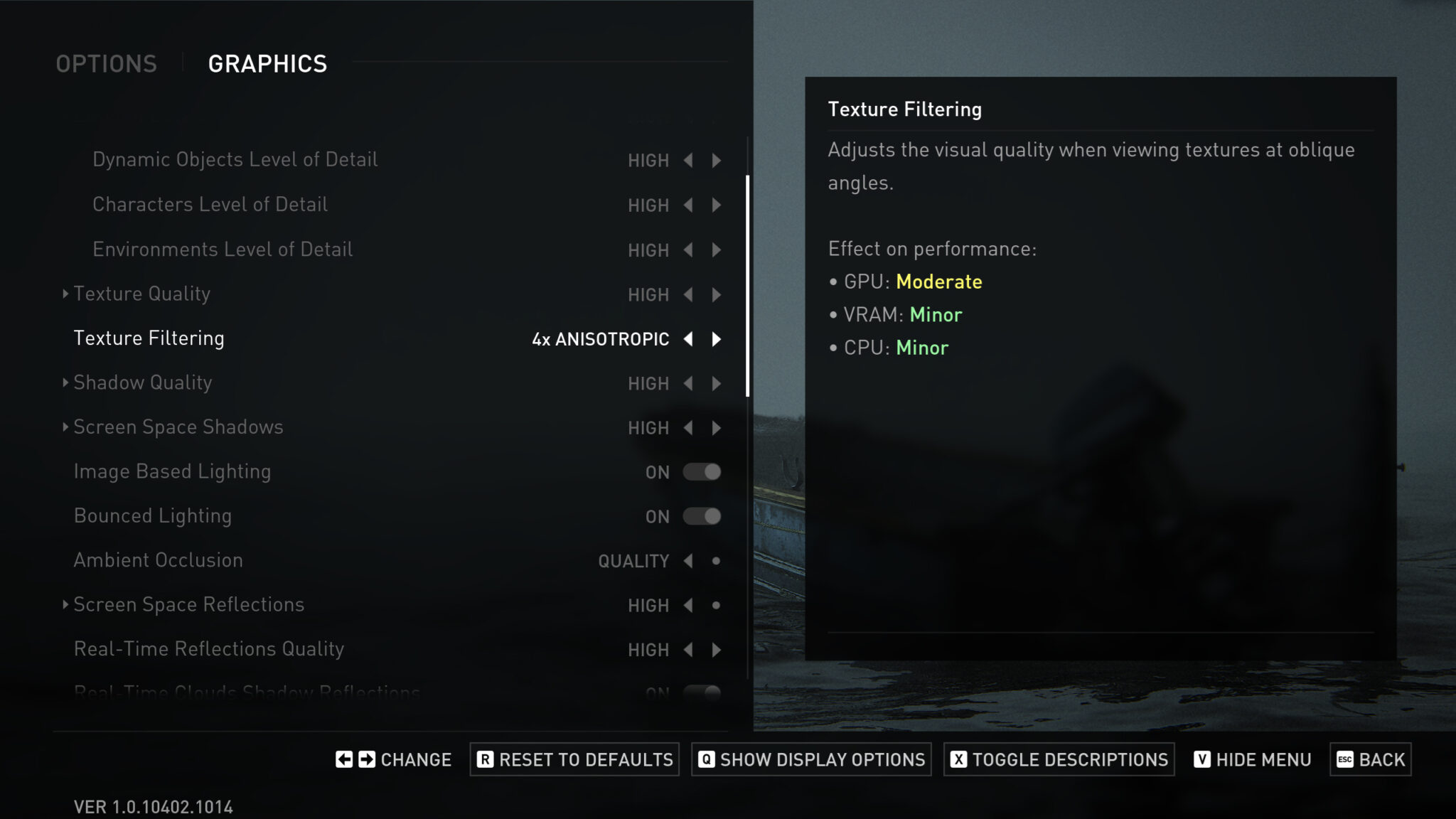Image resolution: width=1456 pixels, height=819 pixels.
Task: Select the Graphics tab
Action: (268, 63)
